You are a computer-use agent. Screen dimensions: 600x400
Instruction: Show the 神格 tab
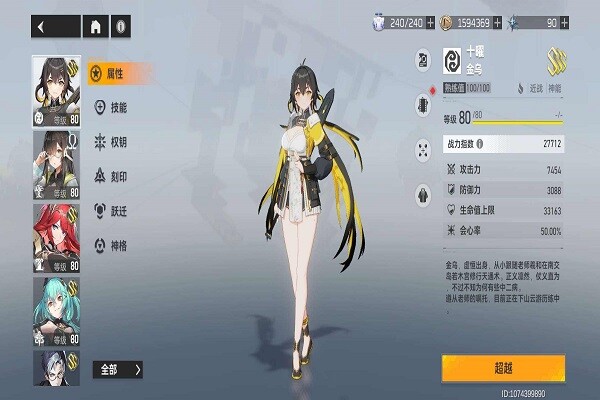pos(112,244)
